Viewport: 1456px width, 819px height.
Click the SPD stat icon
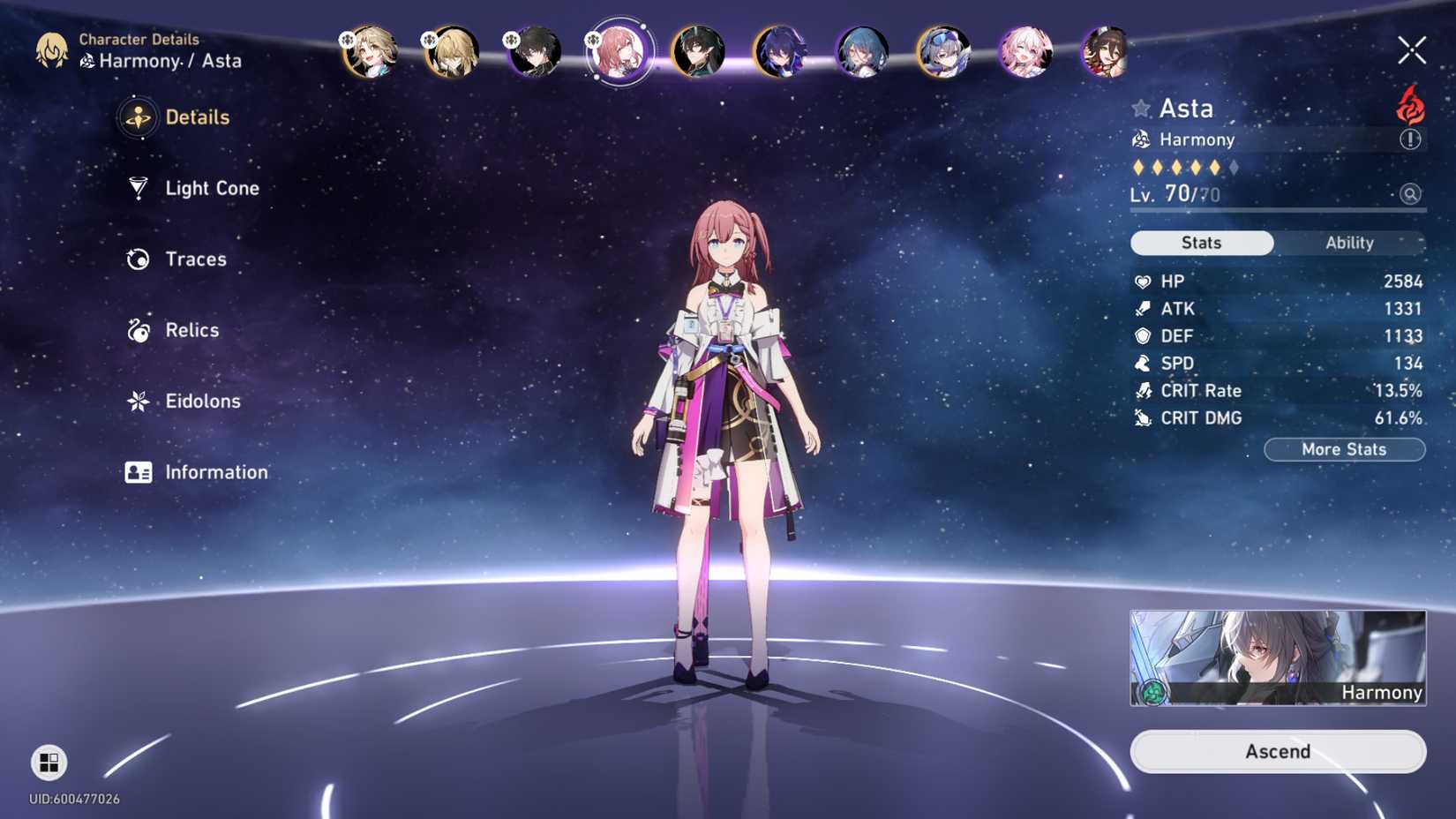click(1142, 363)
